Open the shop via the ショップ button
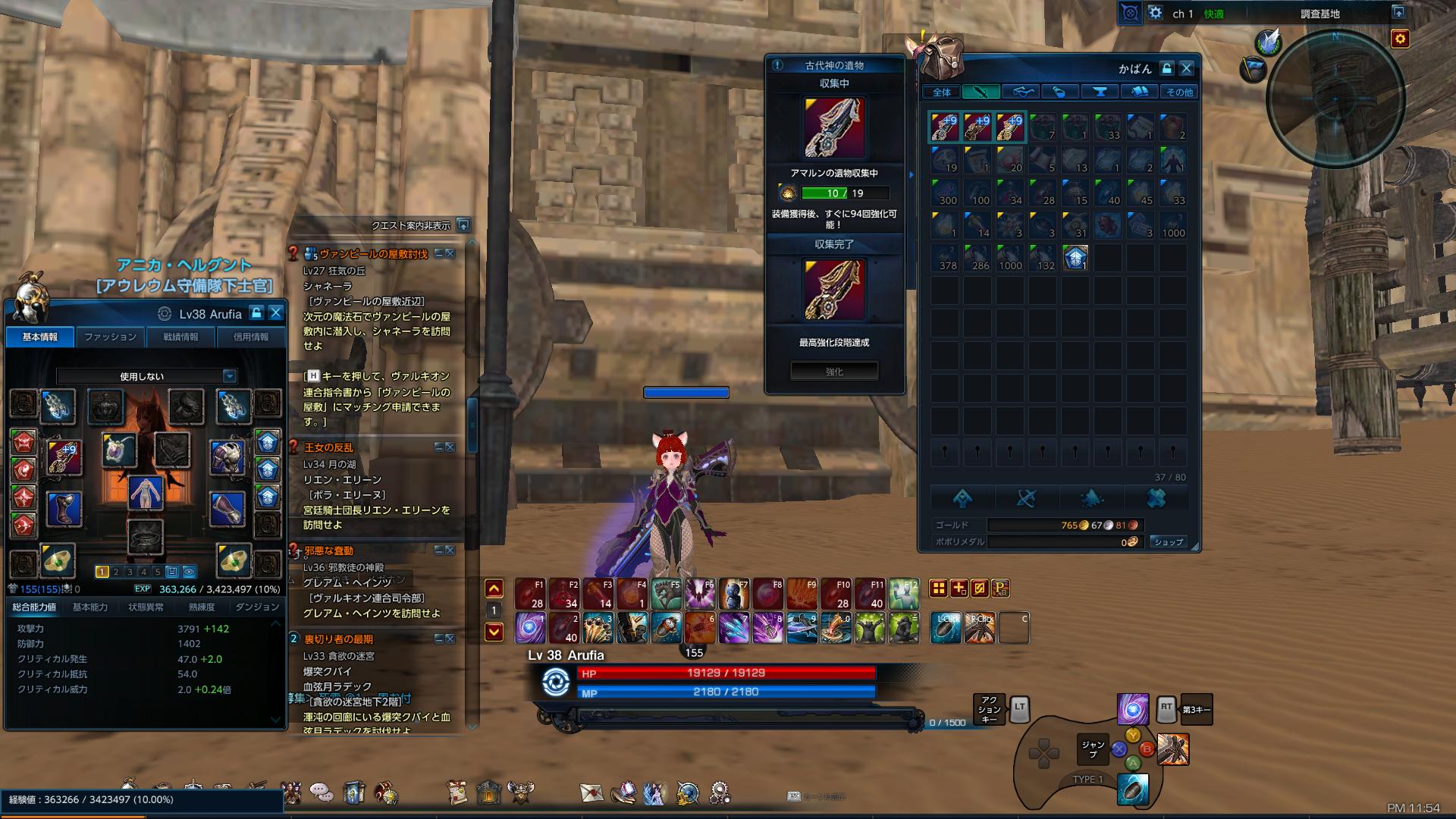The width and height of the screenshot is (1456, 819). (1169, 542)
